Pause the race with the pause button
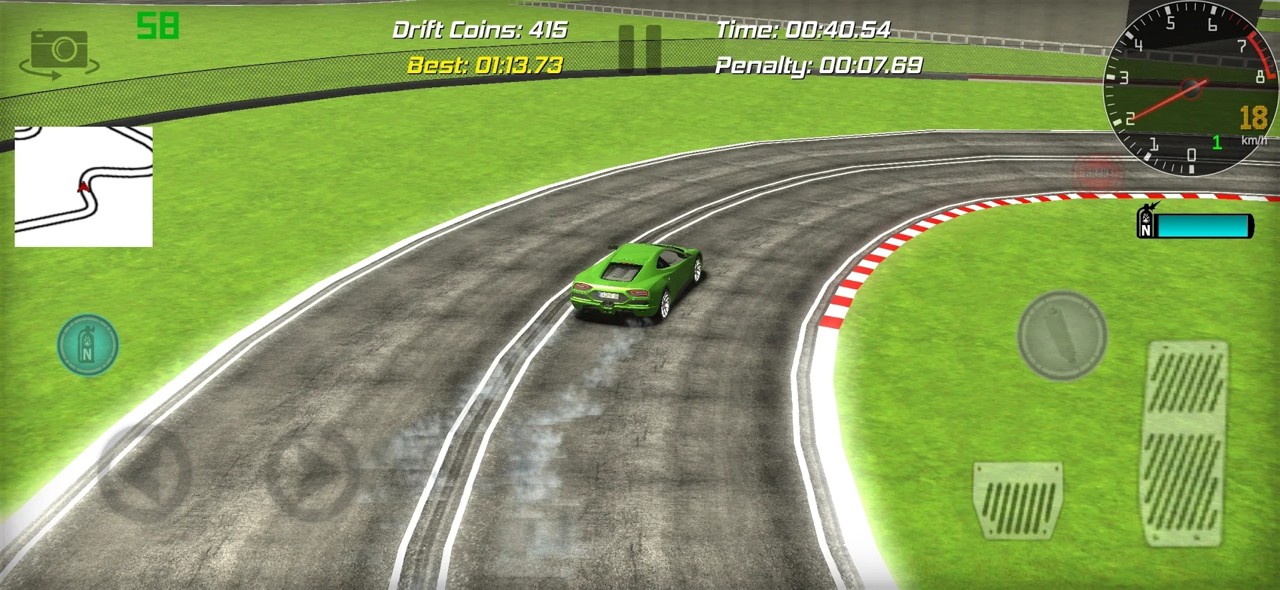 639,49
